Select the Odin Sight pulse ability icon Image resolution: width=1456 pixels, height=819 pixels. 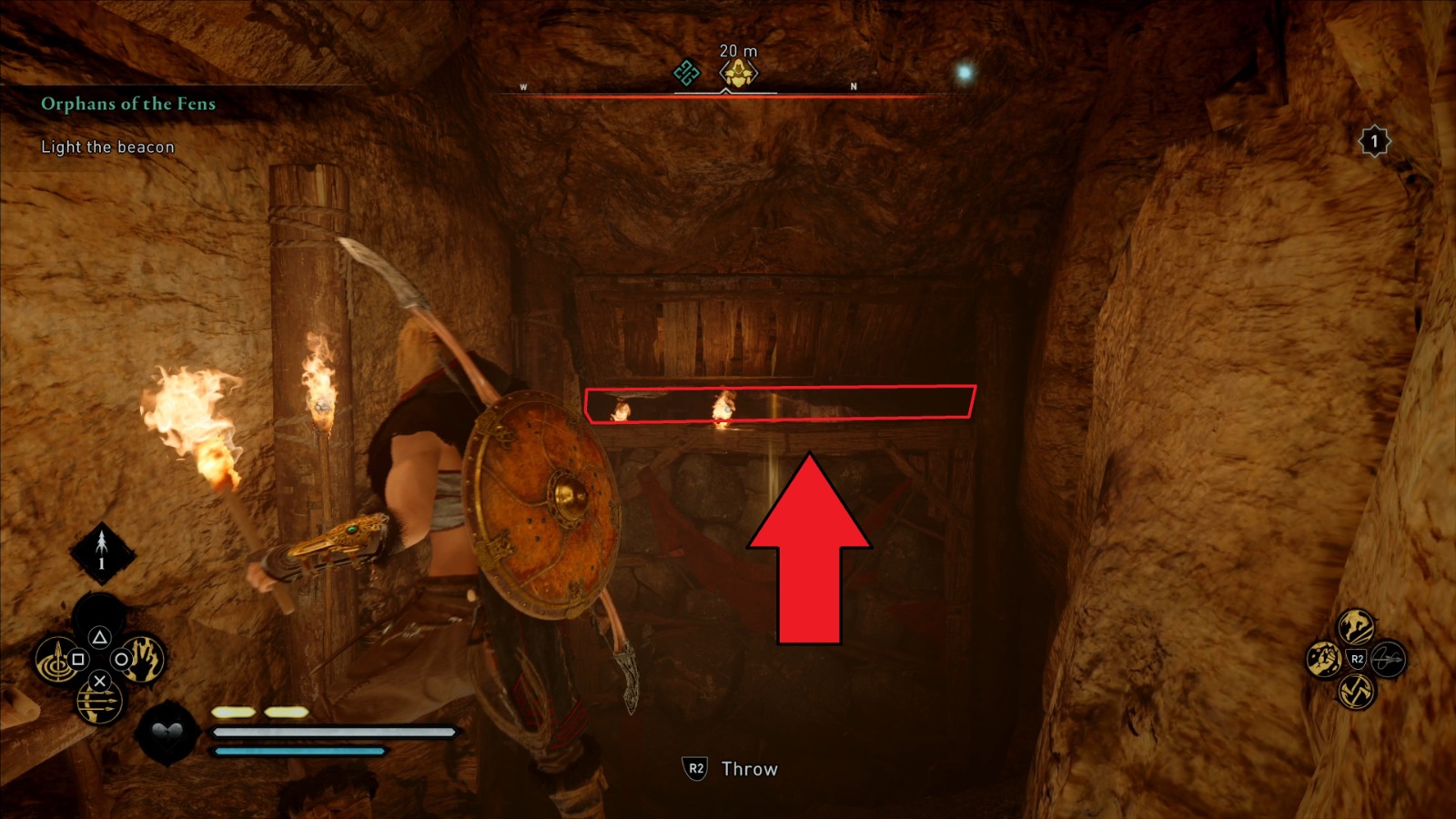click(x=56, y=660)
